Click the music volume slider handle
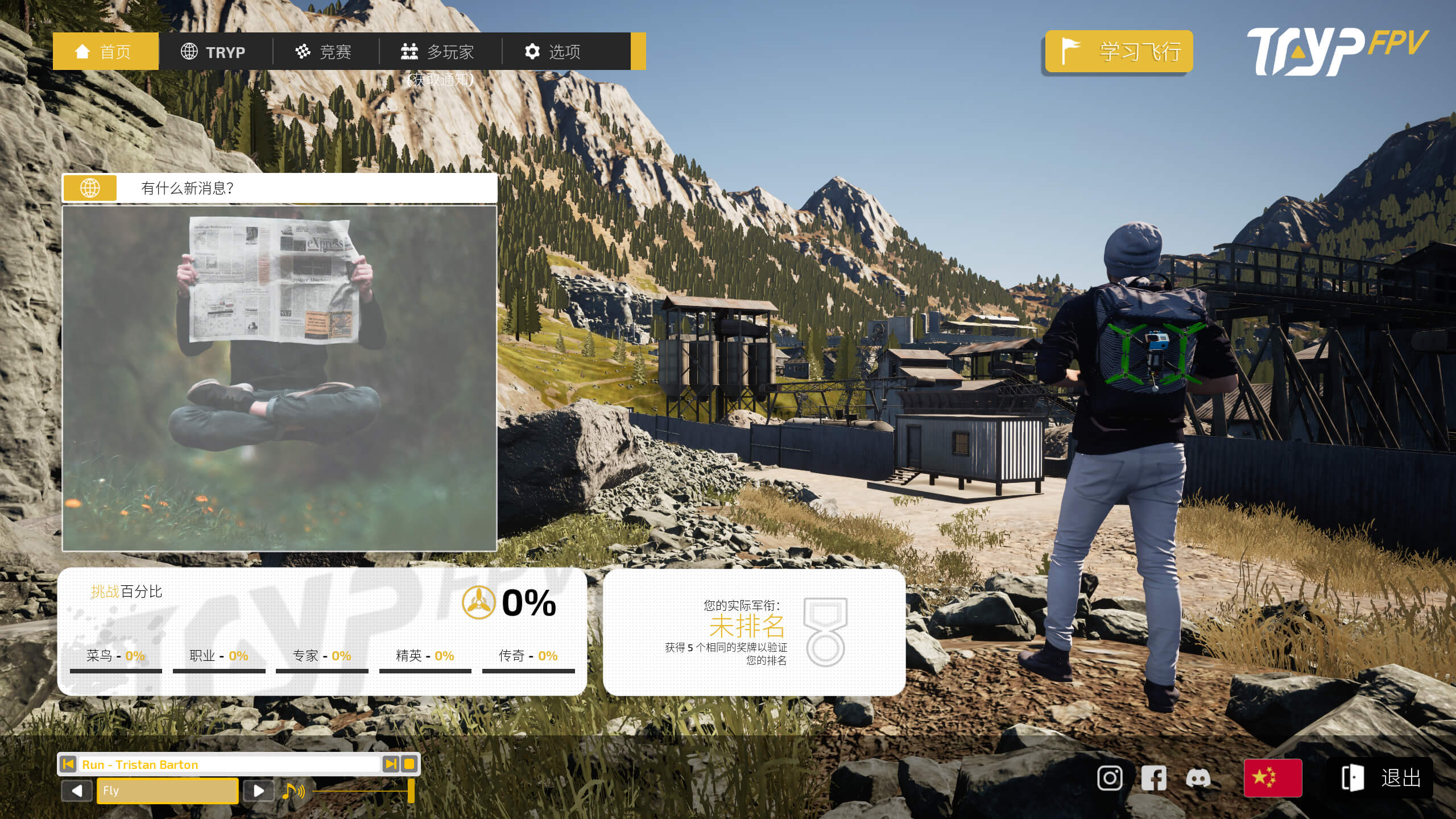Viewport: 1456px width, 819px height. point(411,791)
